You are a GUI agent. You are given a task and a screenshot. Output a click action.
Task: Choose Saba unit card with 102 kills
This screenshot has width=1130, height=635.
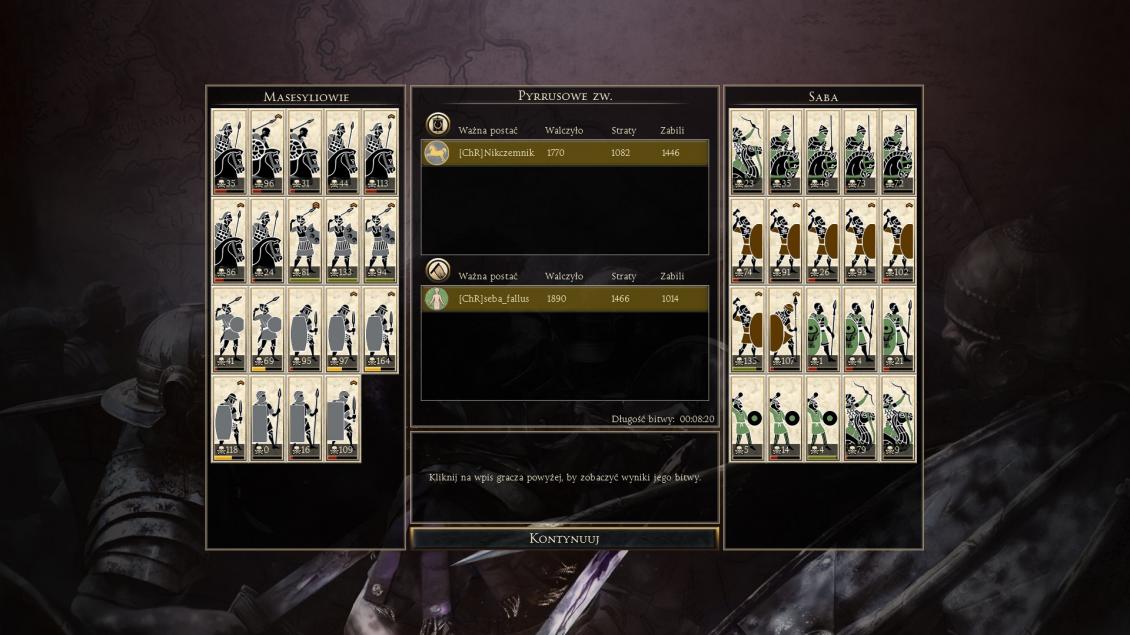(x=898, y=241)
